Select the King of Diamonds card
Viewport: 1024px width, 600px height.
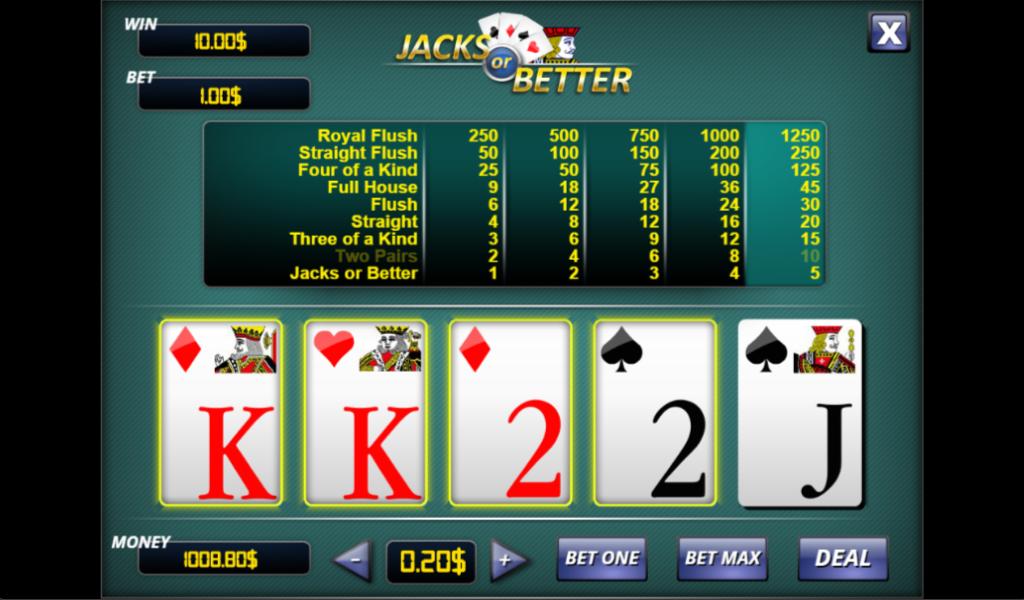(x=221, y=412)
